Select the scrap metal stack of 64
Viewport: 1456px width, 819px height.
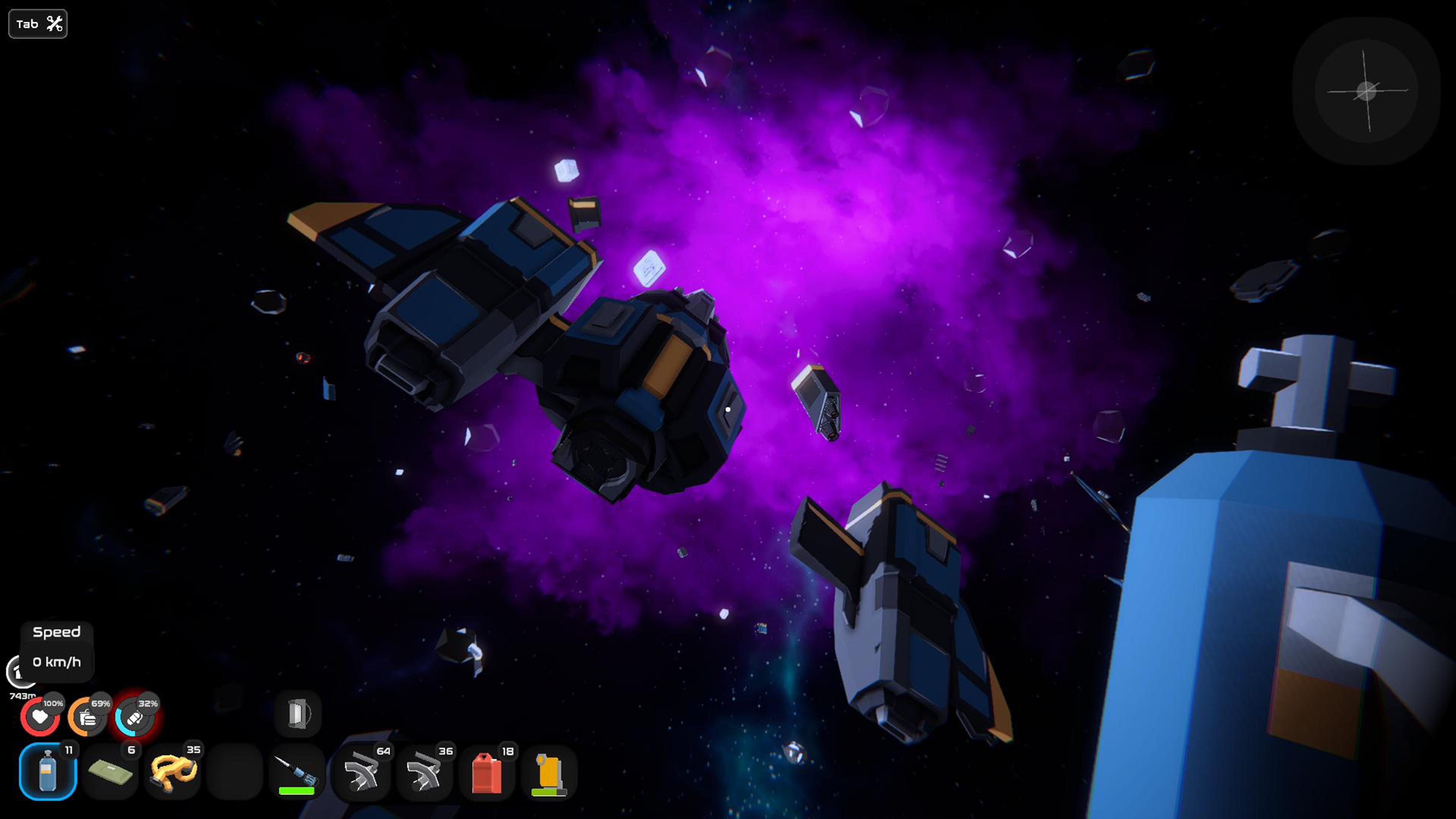362,772
